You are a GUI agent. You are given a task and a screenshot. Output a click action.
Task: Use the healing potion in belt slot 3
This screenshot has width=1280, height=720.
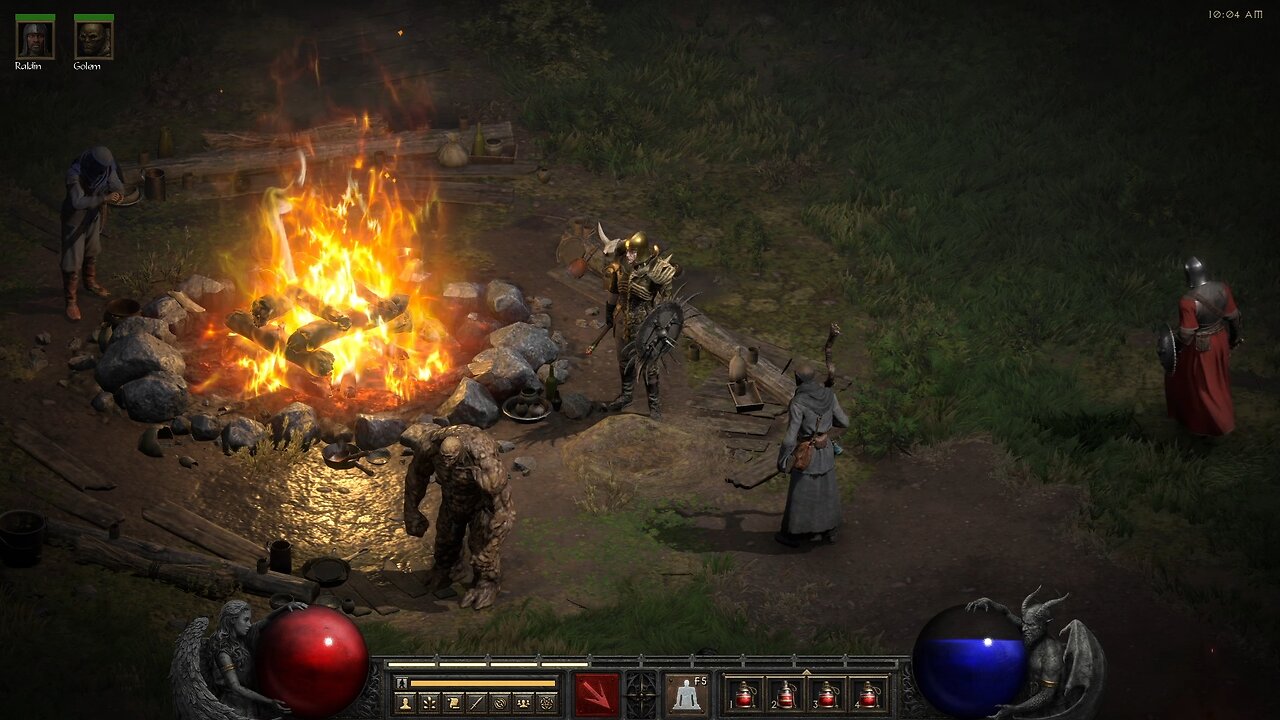(x=827, y=694)
